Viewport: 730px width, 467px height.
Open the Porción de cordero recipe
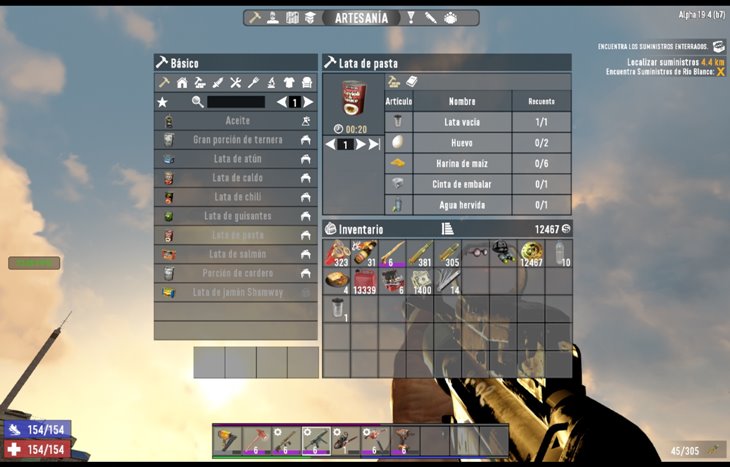point(236,273)
